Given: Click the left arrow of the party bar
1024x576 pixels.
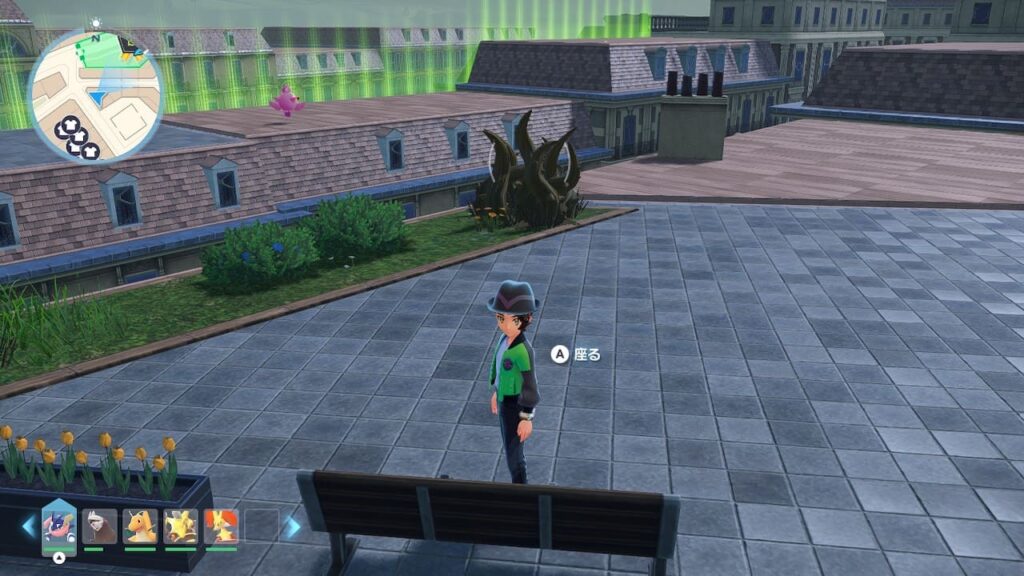Looking at the screenshot, I should [28, 526].
